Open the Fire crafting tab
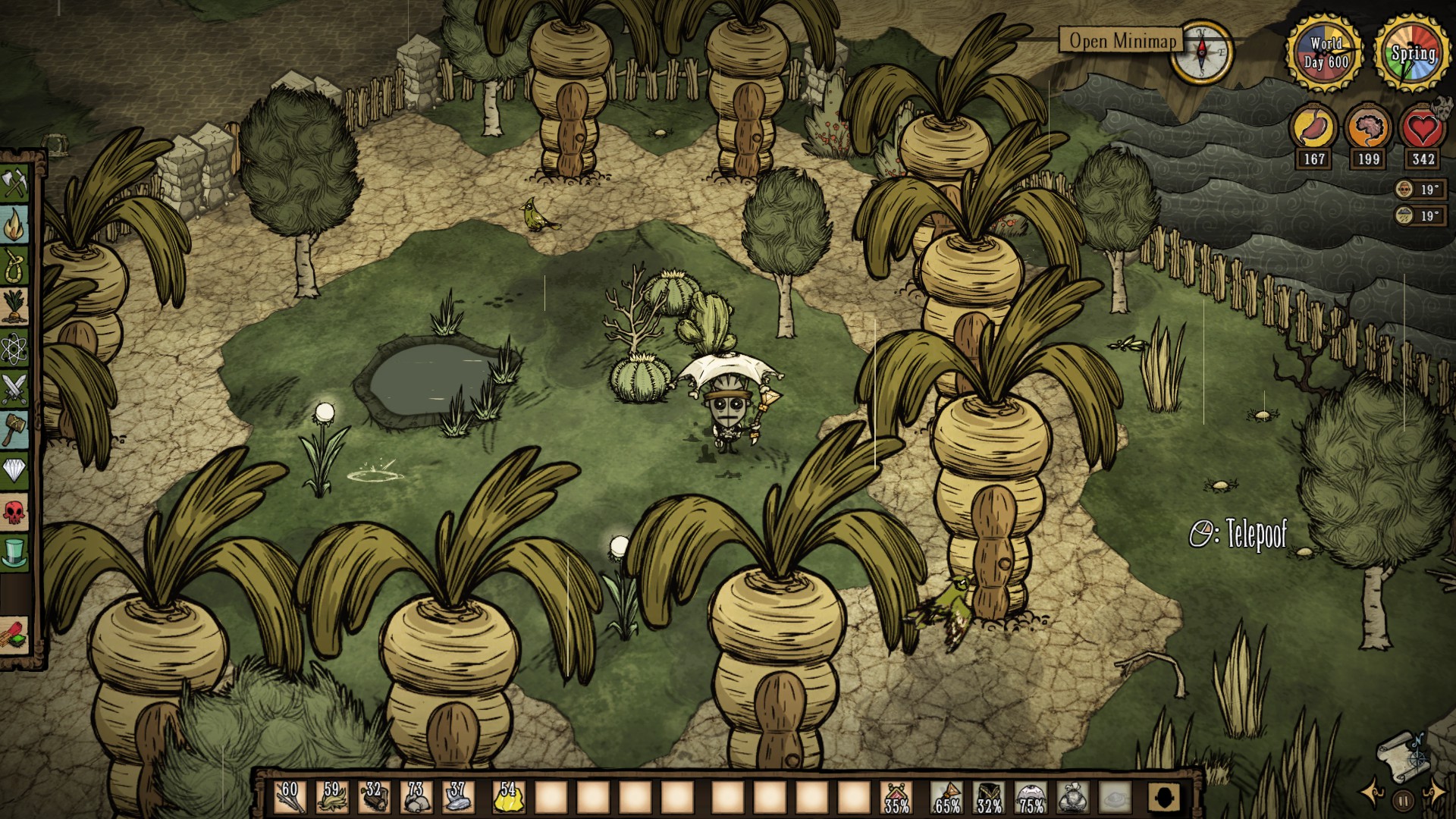This screenshot has width=1456, height=819. coord(15,225)
